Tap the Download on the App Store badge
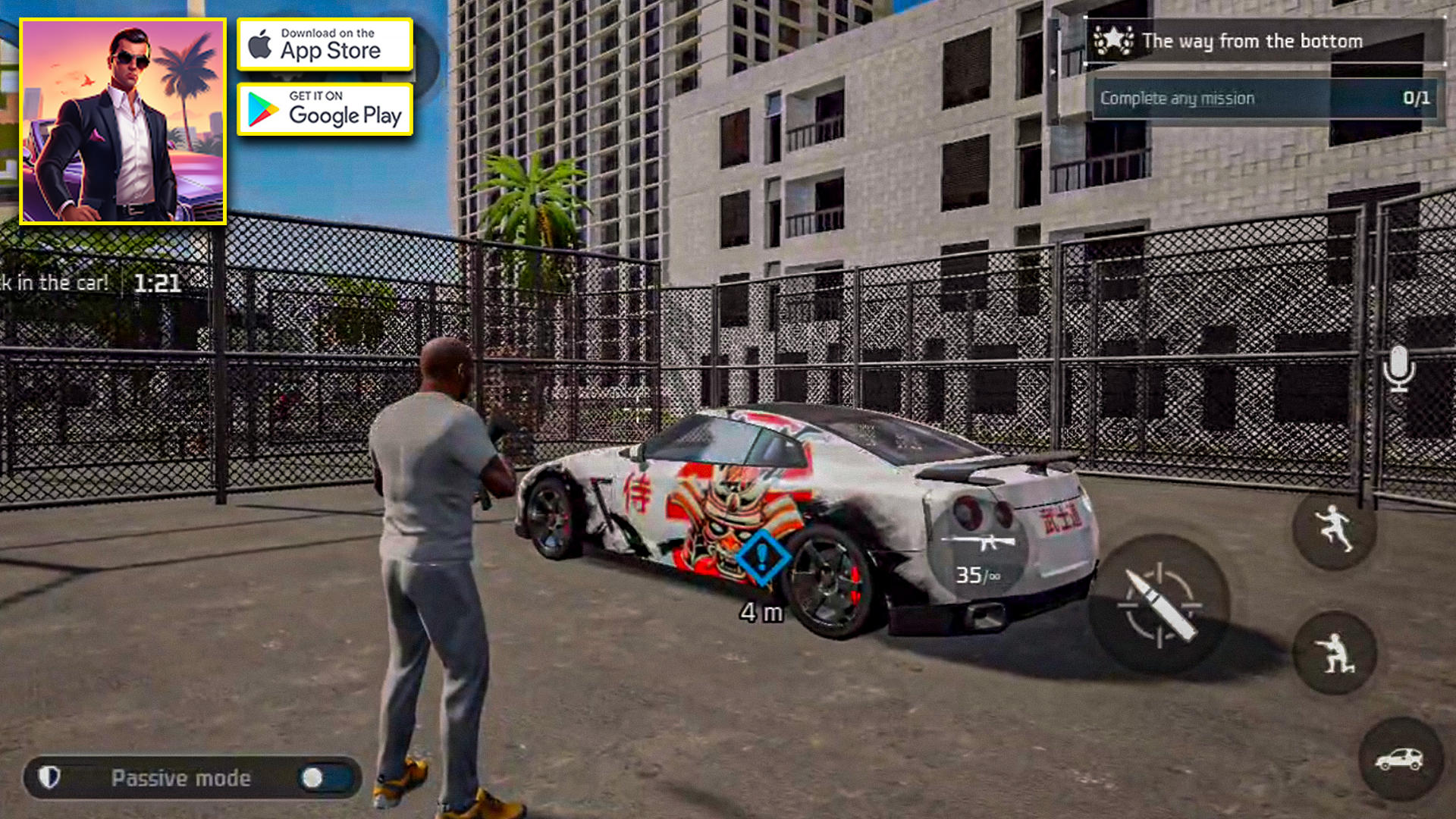Image resolution: width=1456 pixels, height=819 pixels. click(325, 44)
